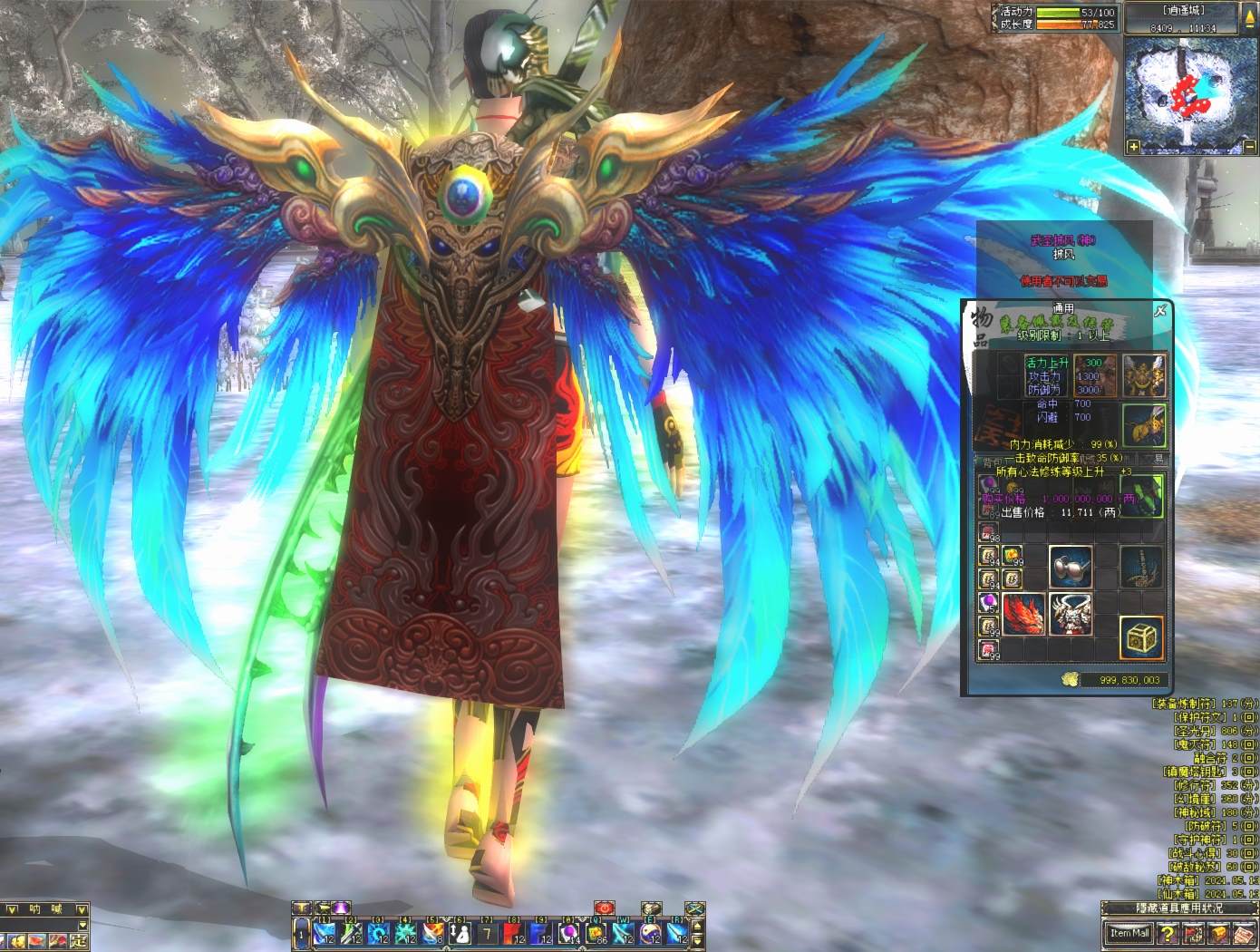Use the purple orb item in slot 0
The width and height of the screenshot is (1260, 952).
click(568, 932)
